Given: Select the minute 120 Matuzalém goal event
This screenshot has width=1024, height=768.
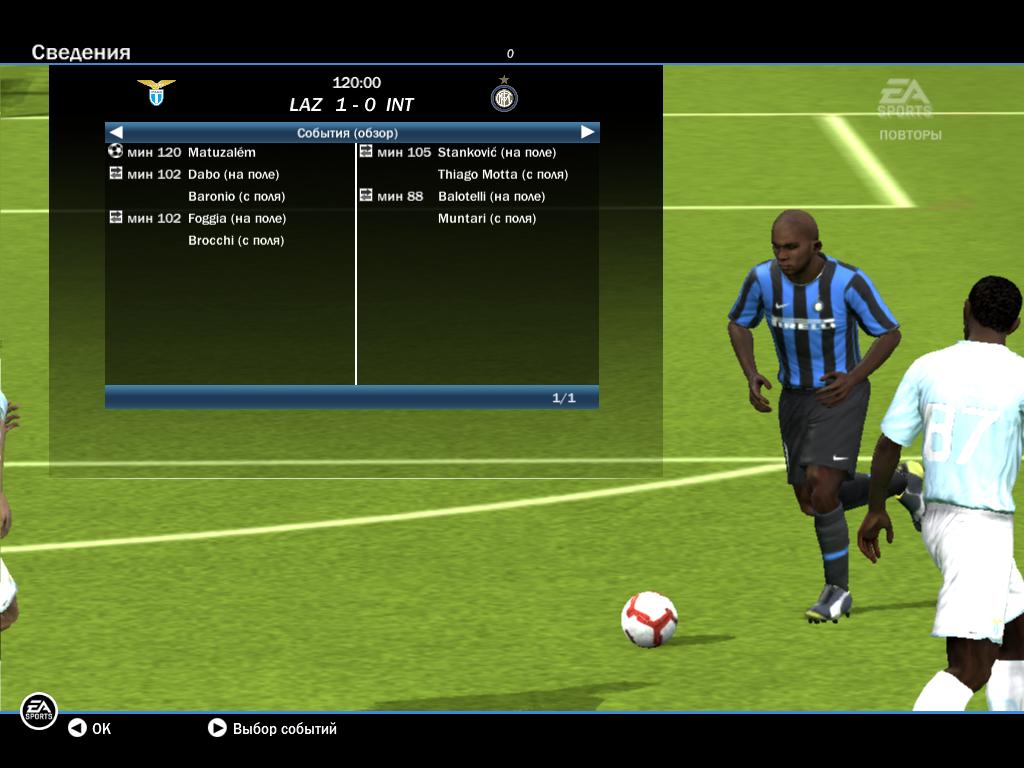Looking at the screenshot, I should (x=221, y=153).
